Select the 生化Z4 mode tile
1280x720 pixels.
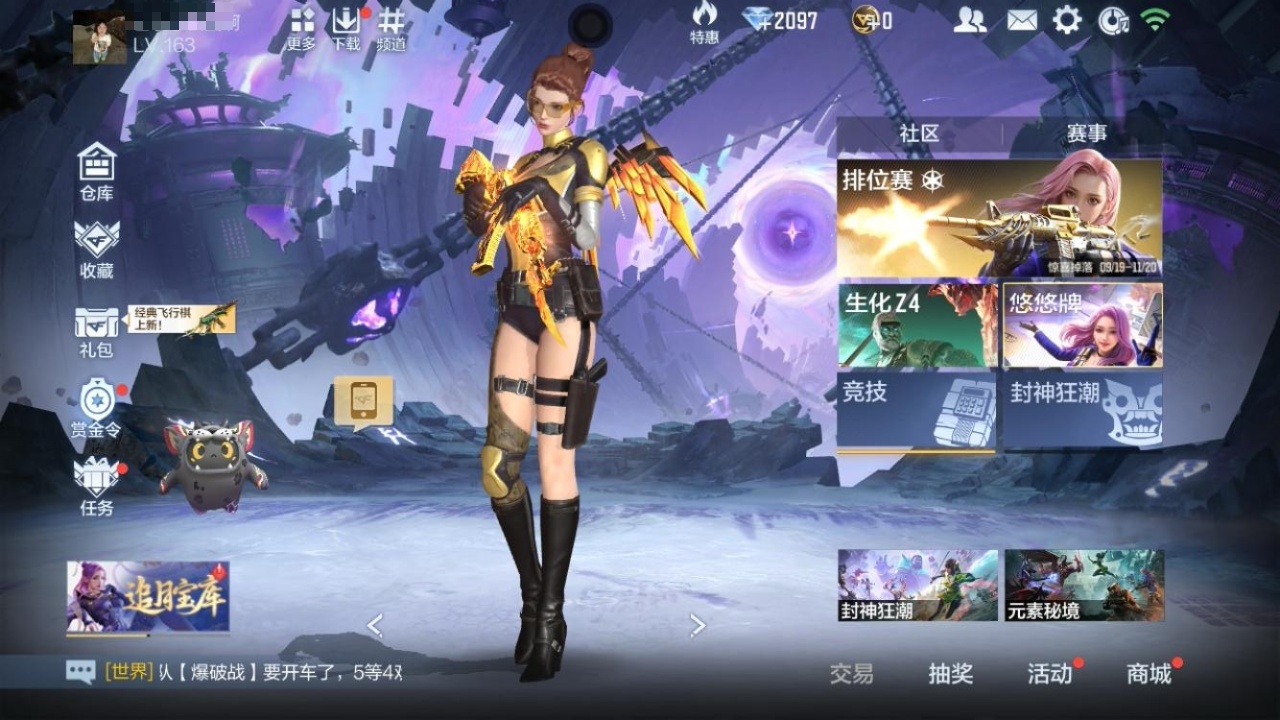pyautogui.click(x=917, y=325)
